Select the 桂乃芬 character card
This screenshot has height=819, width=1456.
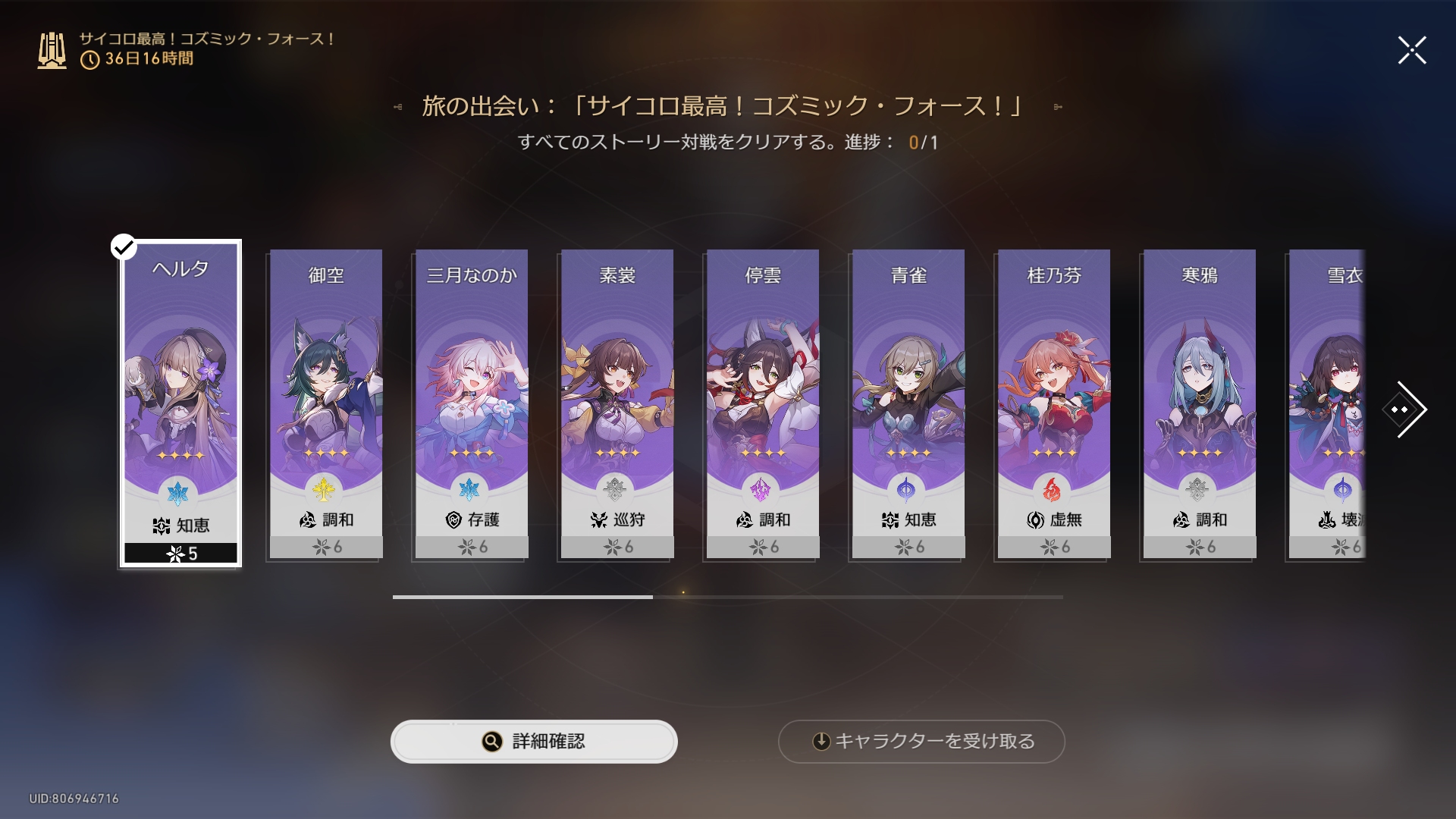(1054, 403)
